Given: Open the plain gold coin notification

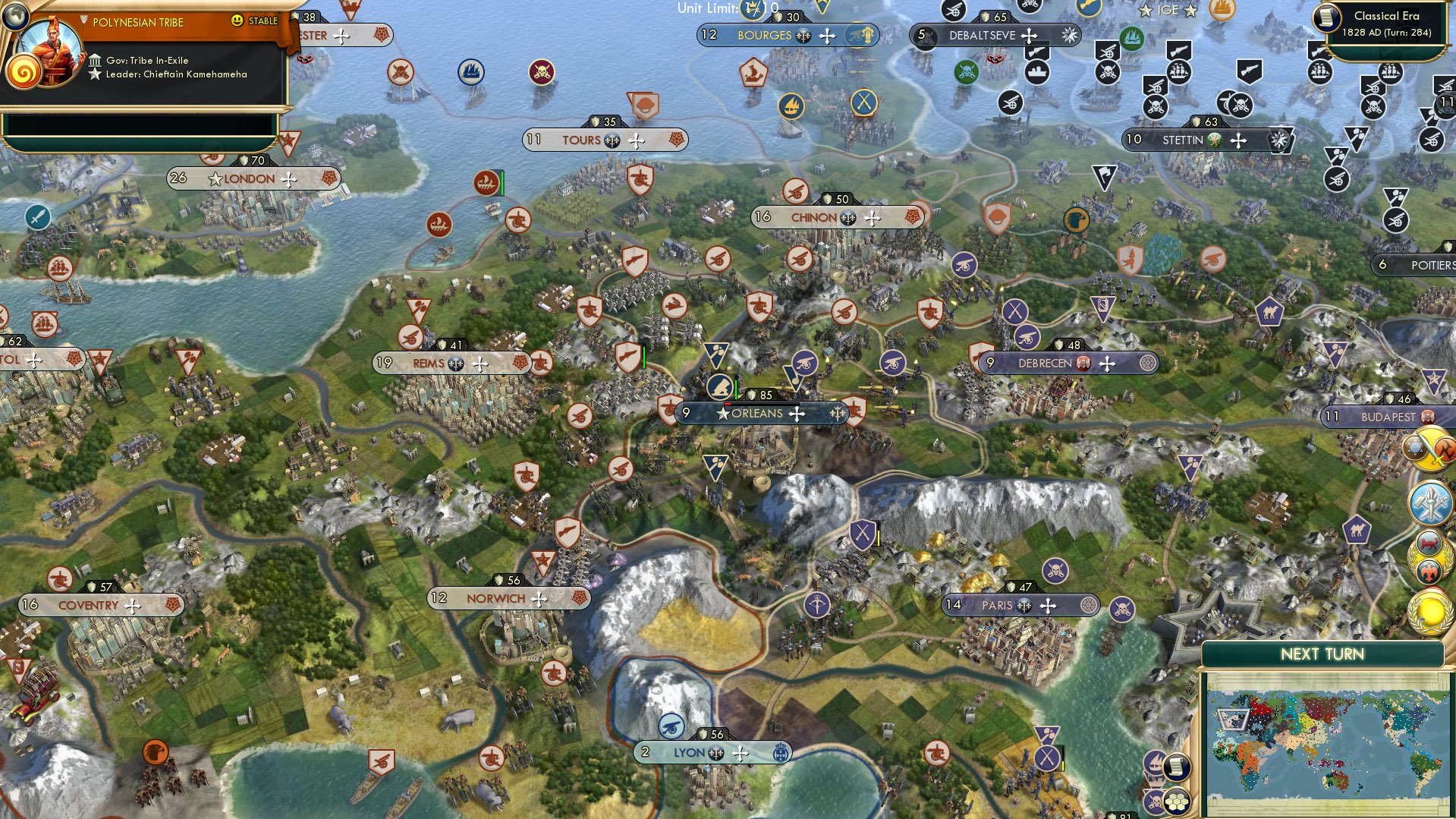Looking at the screenshot, I should point(1430,612).
